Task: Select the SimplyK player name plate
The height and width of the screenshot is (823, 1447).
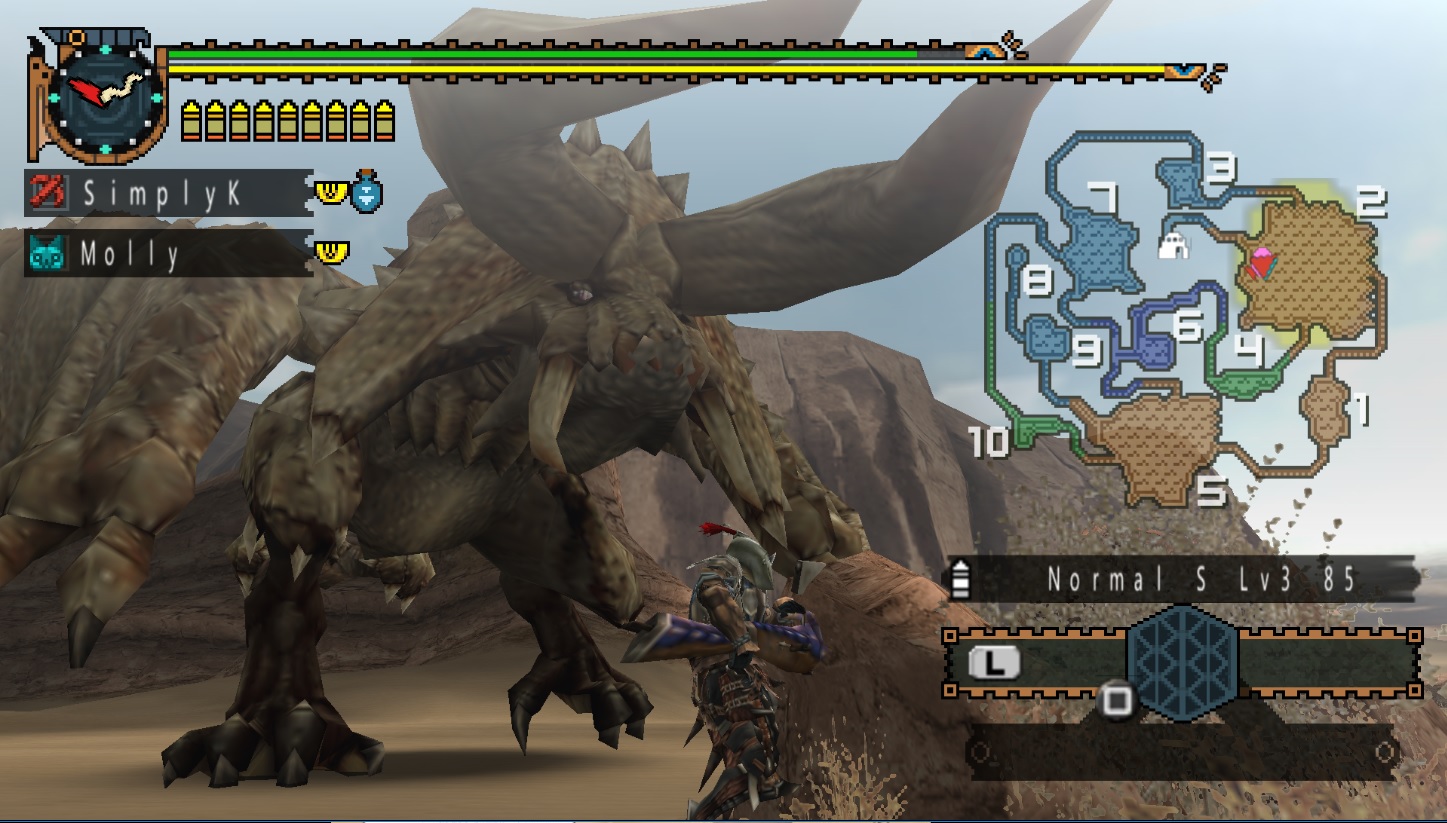Action: point(166,193)
